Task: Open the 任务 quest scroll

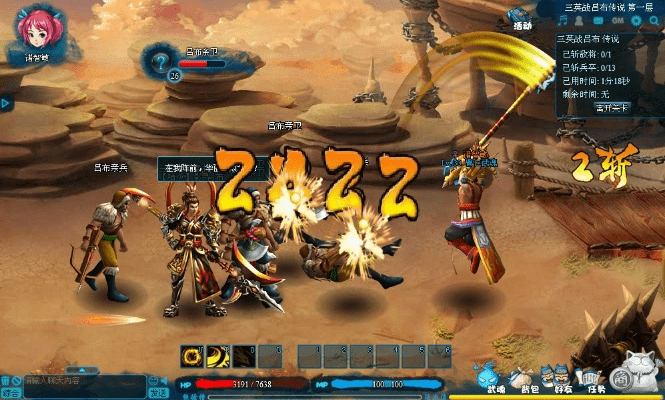Action: pyautogui.click(x=598, y=377)
